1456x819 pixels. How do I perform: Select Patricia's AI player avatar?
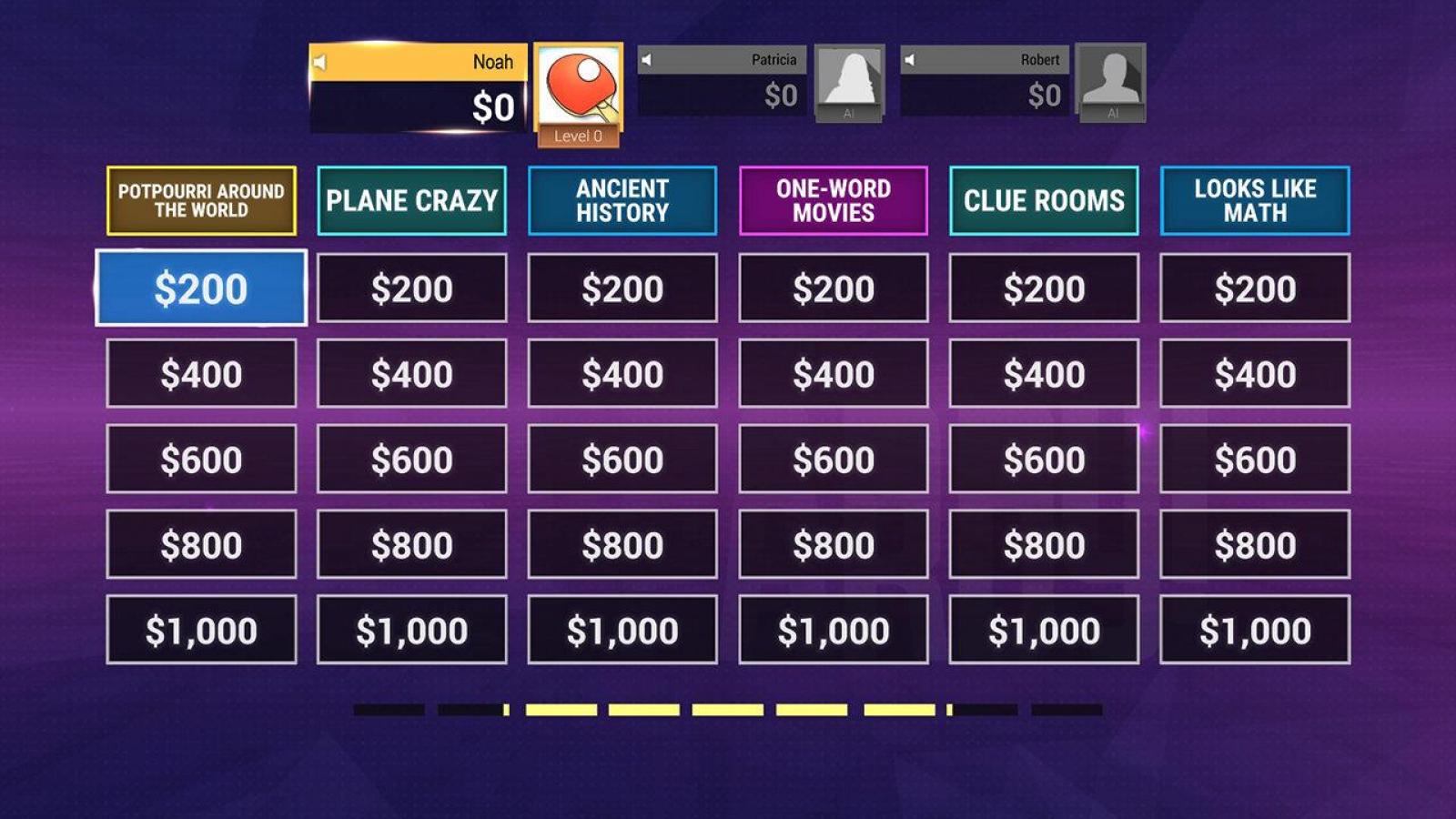click(x=849, y=80)
